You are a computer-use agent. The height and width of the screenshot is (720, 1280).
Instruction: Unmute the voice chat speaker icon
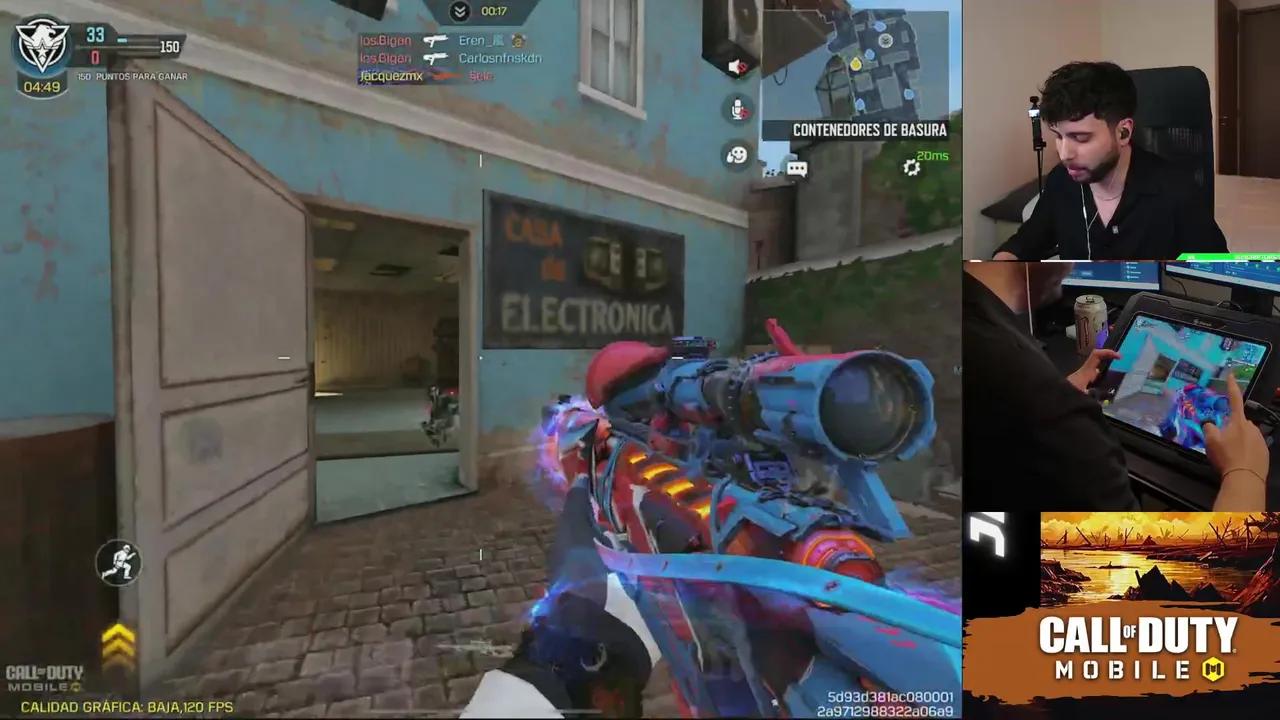[x=735, y=66]
